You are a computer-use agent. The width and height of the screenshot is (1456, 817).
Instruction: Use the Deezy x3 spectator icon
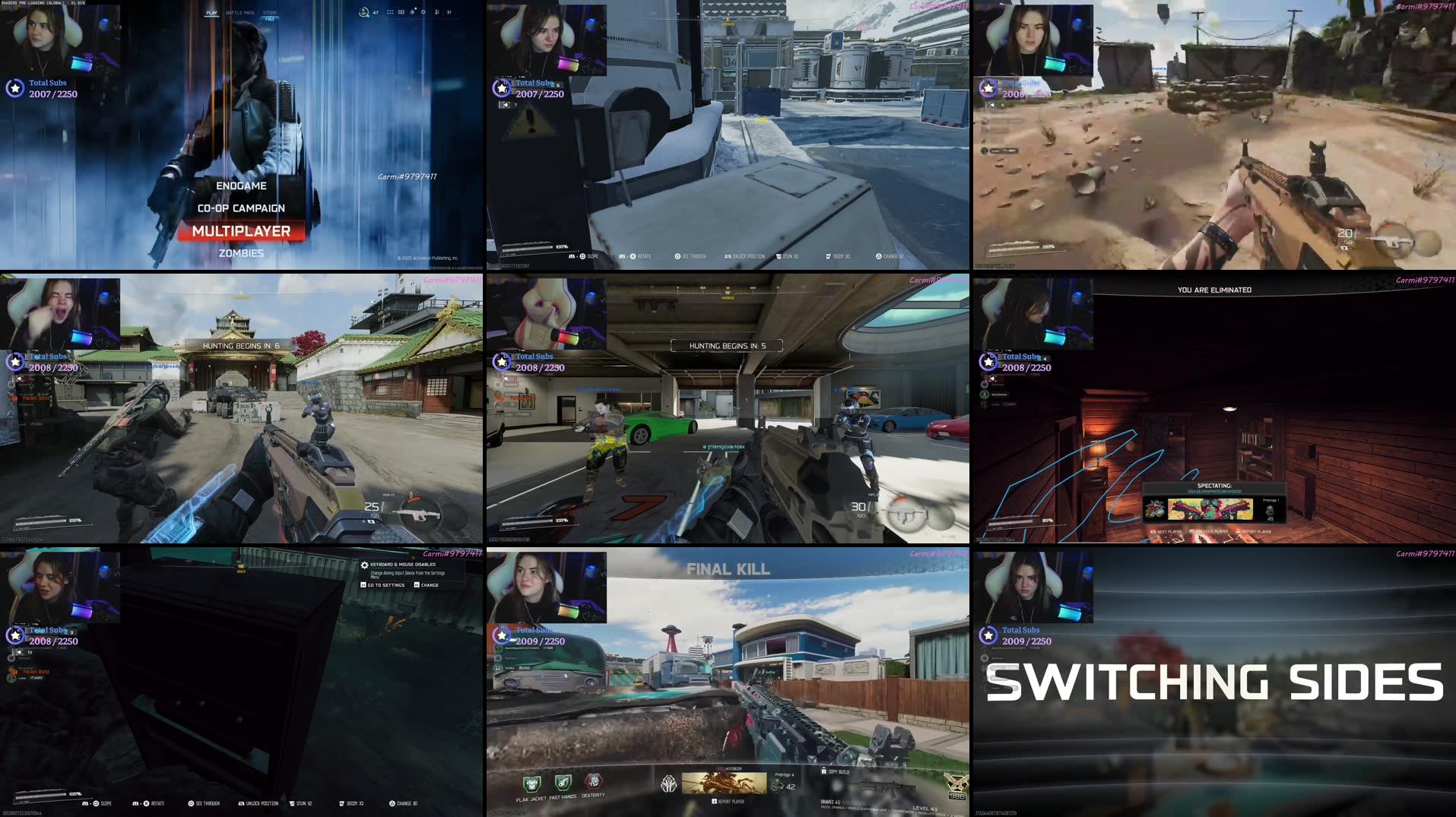pyautogui.click(x=828, y=255)
